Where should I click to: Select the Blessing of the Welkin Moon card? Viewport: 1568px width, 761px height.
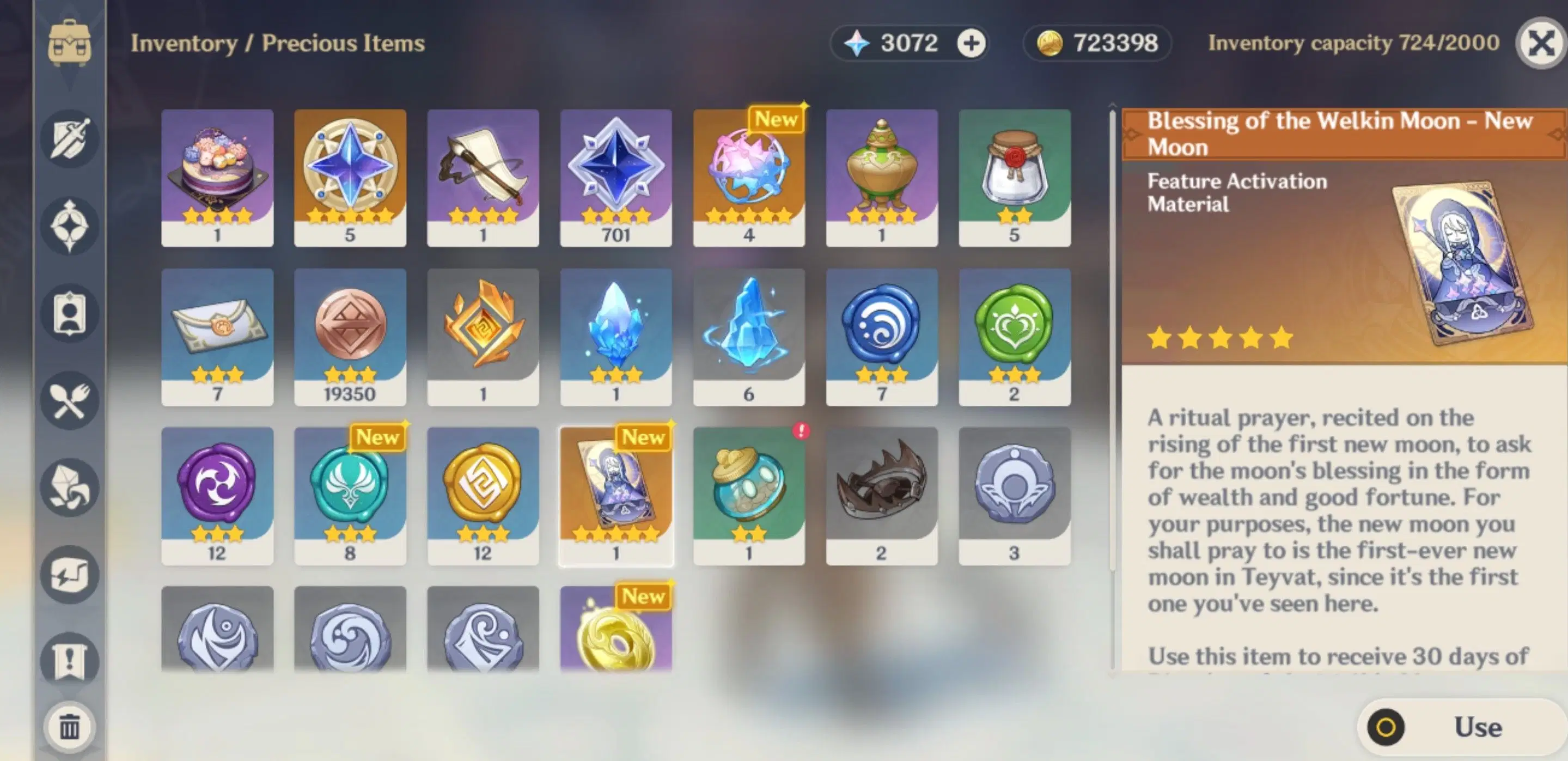pos(615,493)
